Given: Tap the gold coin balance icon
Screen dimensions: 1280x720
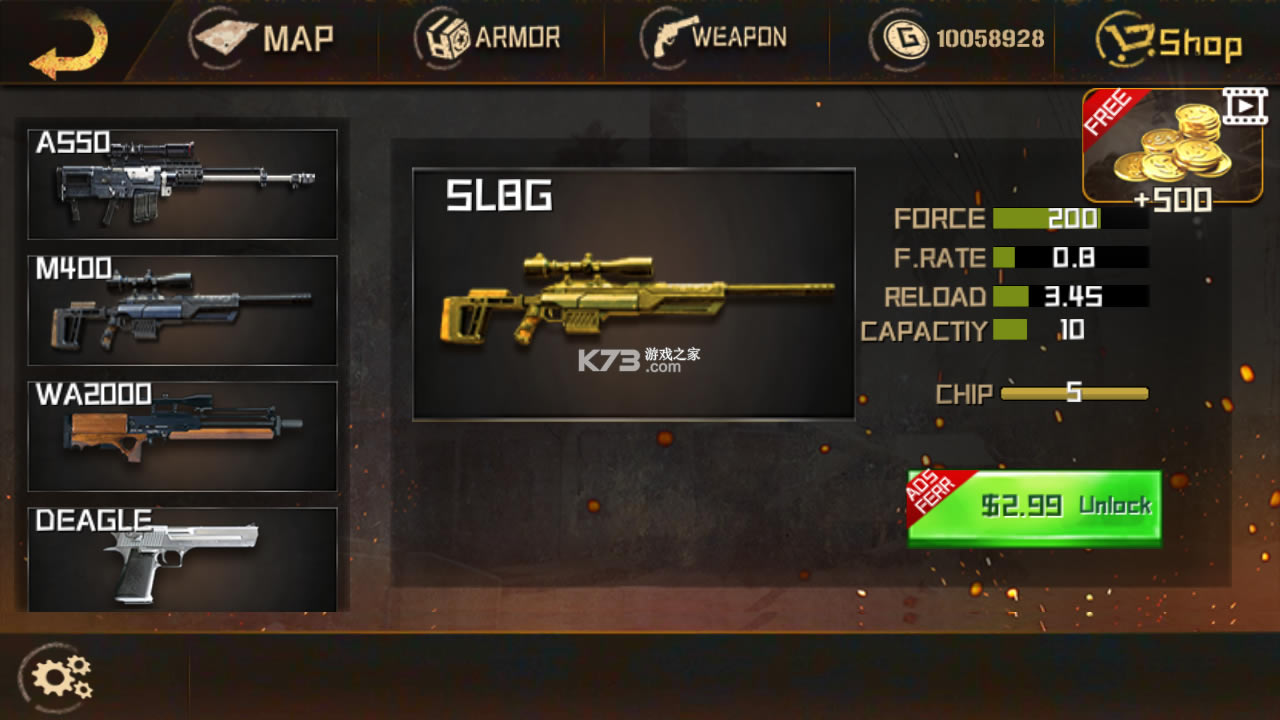Looking at the screenshot, I should coord(906,40).
